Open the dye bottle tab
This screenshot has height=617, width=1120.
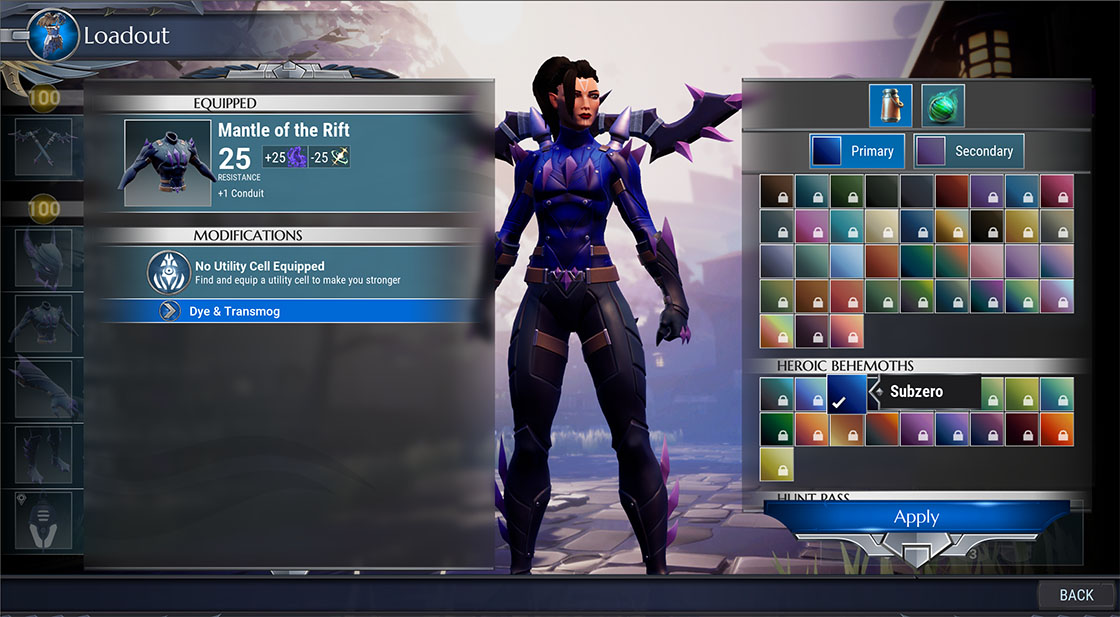890,106
